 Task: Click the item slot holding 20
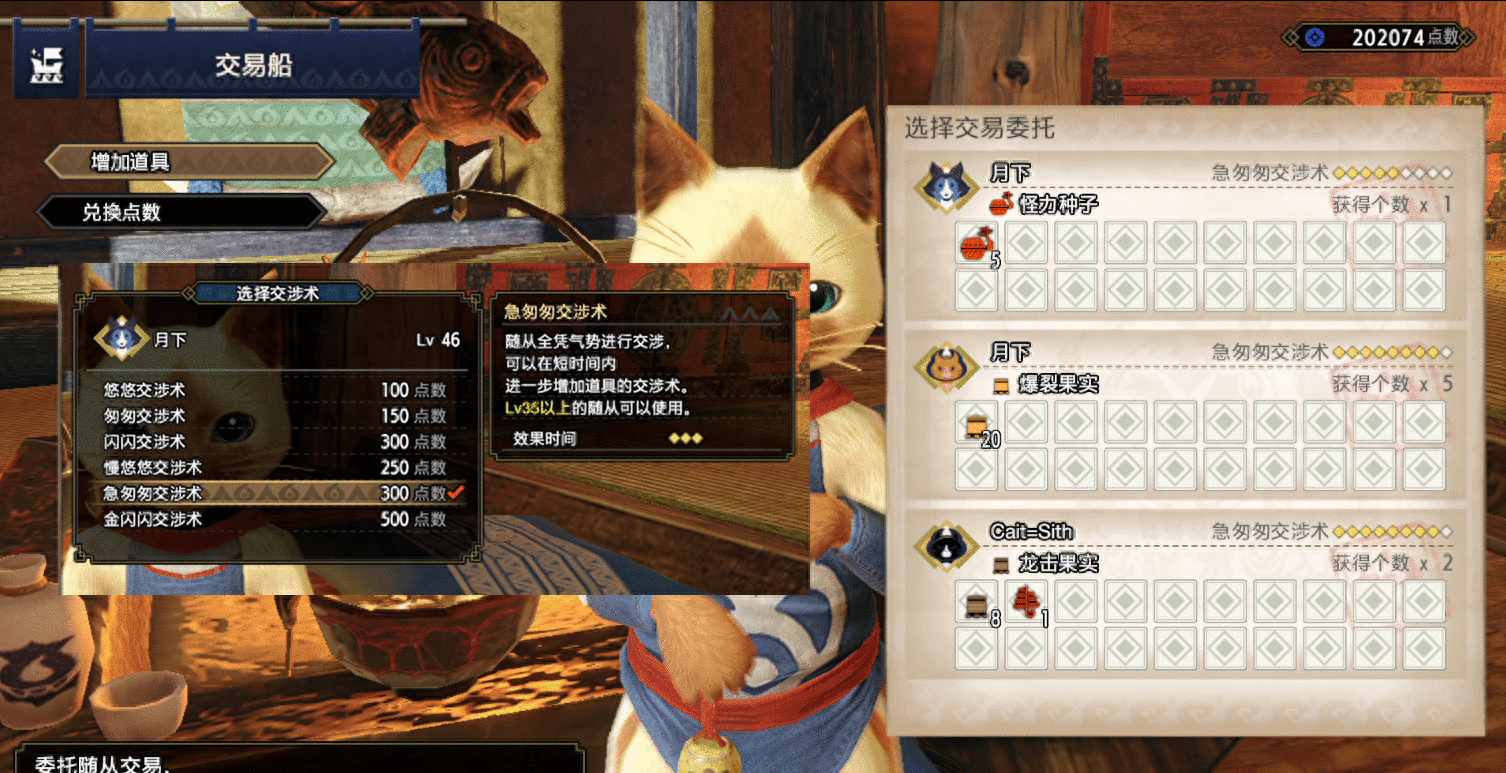pyautogui.click(x=976, y=422)
